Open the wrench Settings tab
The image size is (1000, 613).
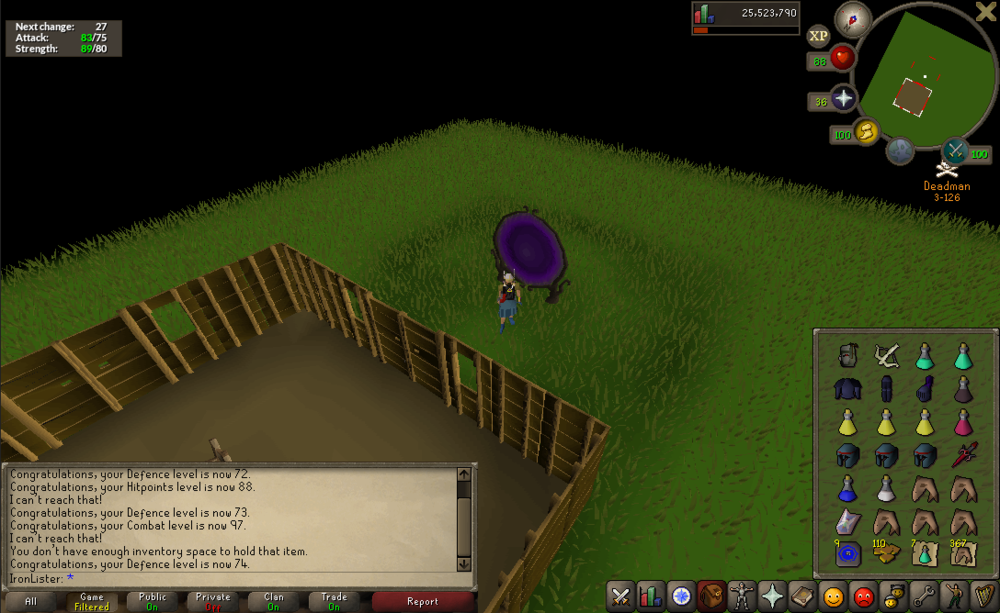click(x=925, y=596)
